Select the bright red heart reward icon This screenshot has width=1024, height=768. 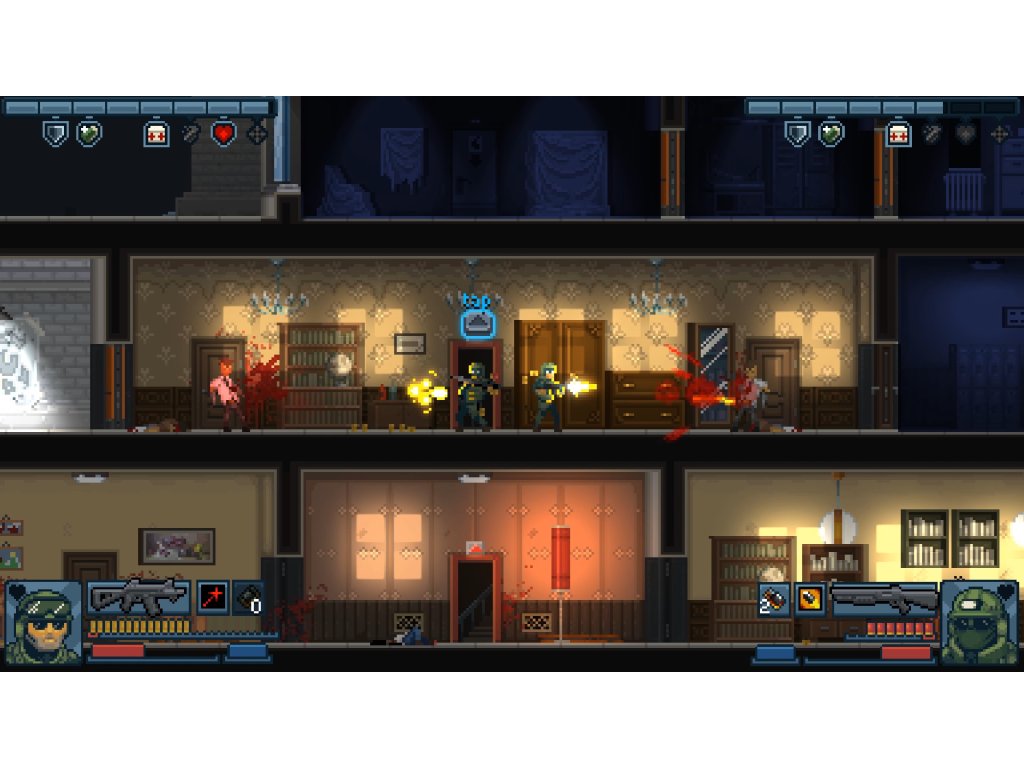click(223, 133)
